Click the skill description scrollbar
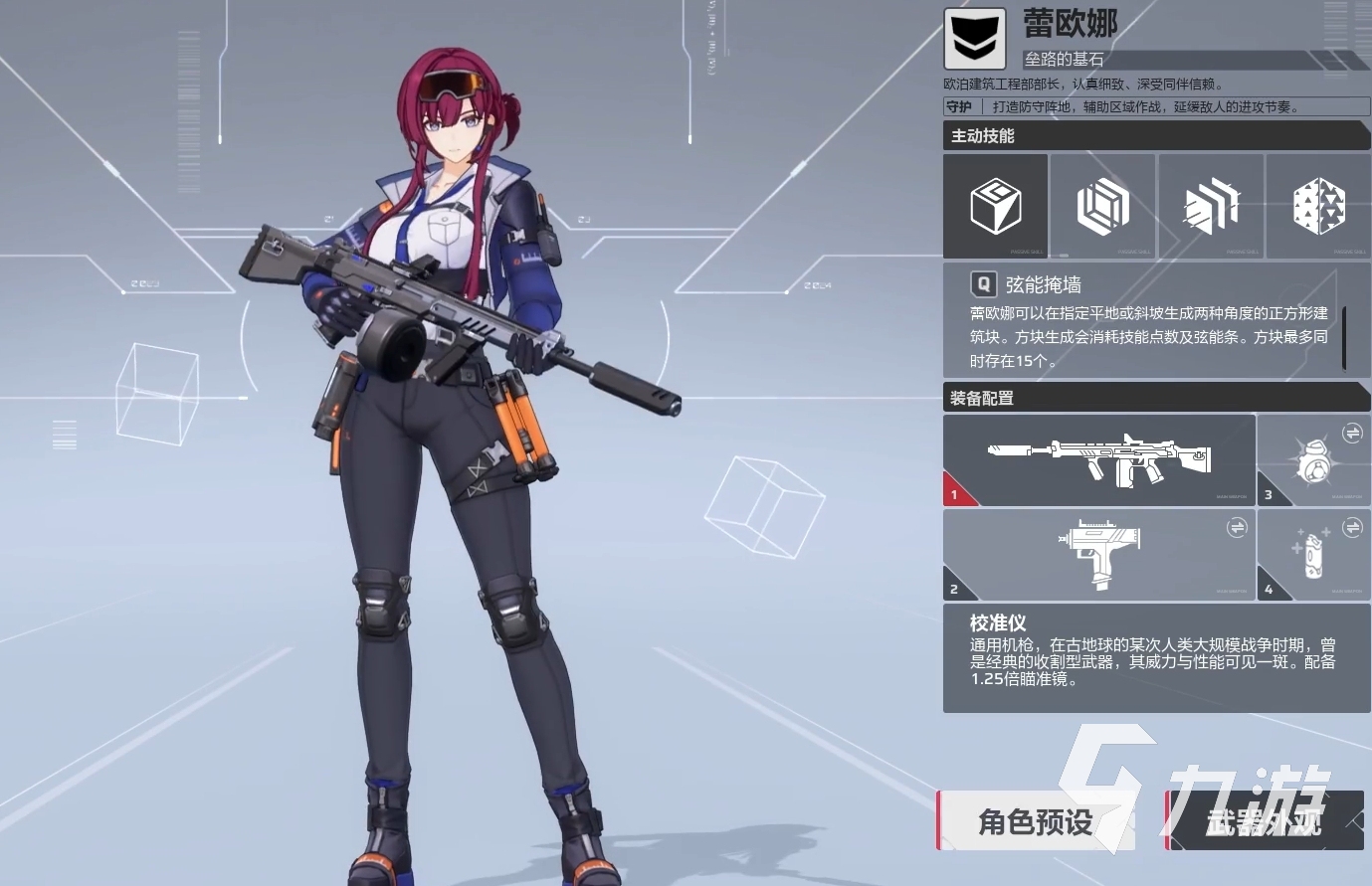The image size is (1372, 886). (1344, 338)
